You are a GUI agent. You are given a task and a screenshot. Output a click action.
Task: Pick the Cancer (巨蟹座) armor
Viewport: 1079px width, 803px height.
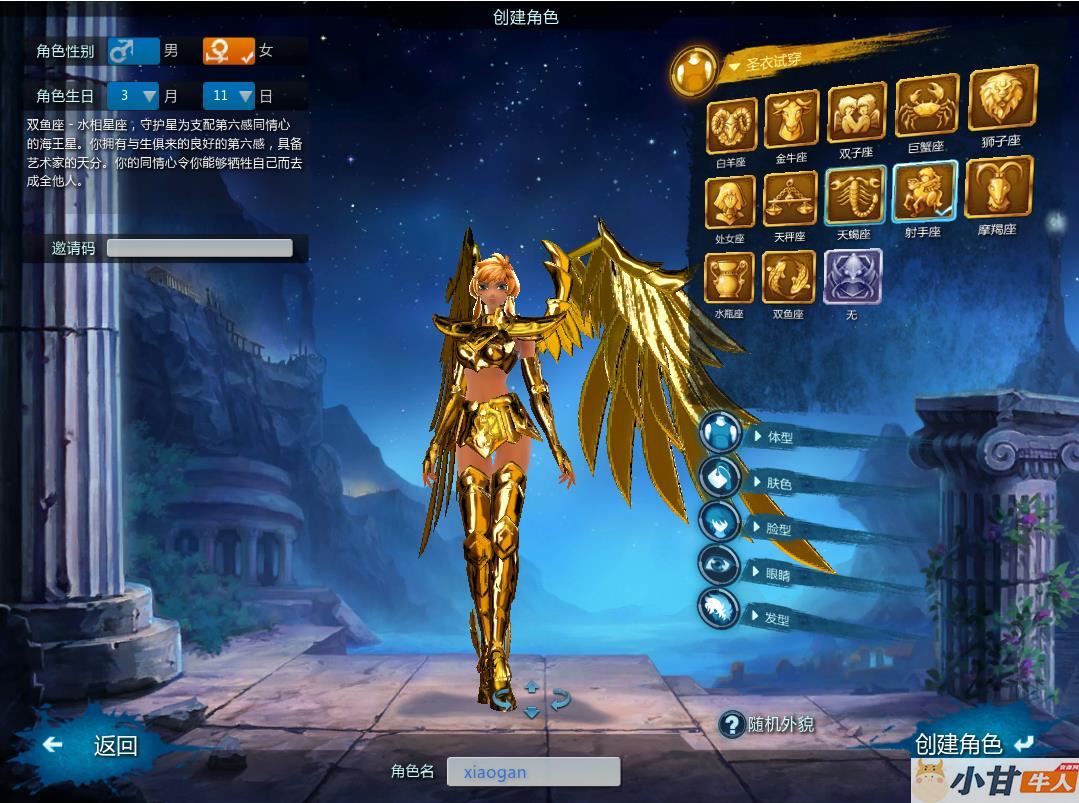point(926,106)
